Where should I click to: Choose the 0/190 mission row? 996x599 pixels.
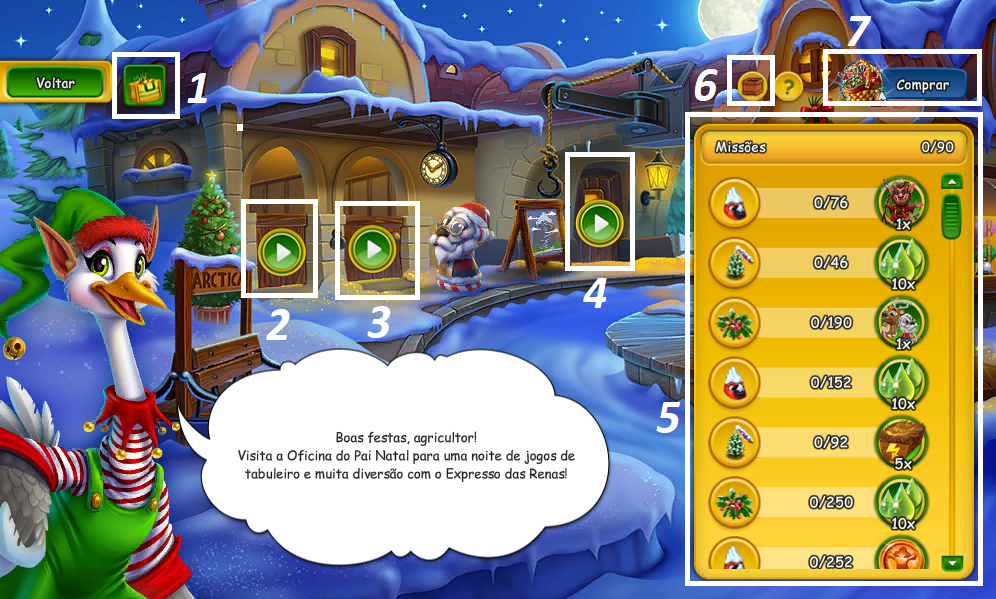pyautogui.click(x=820, y=324)
